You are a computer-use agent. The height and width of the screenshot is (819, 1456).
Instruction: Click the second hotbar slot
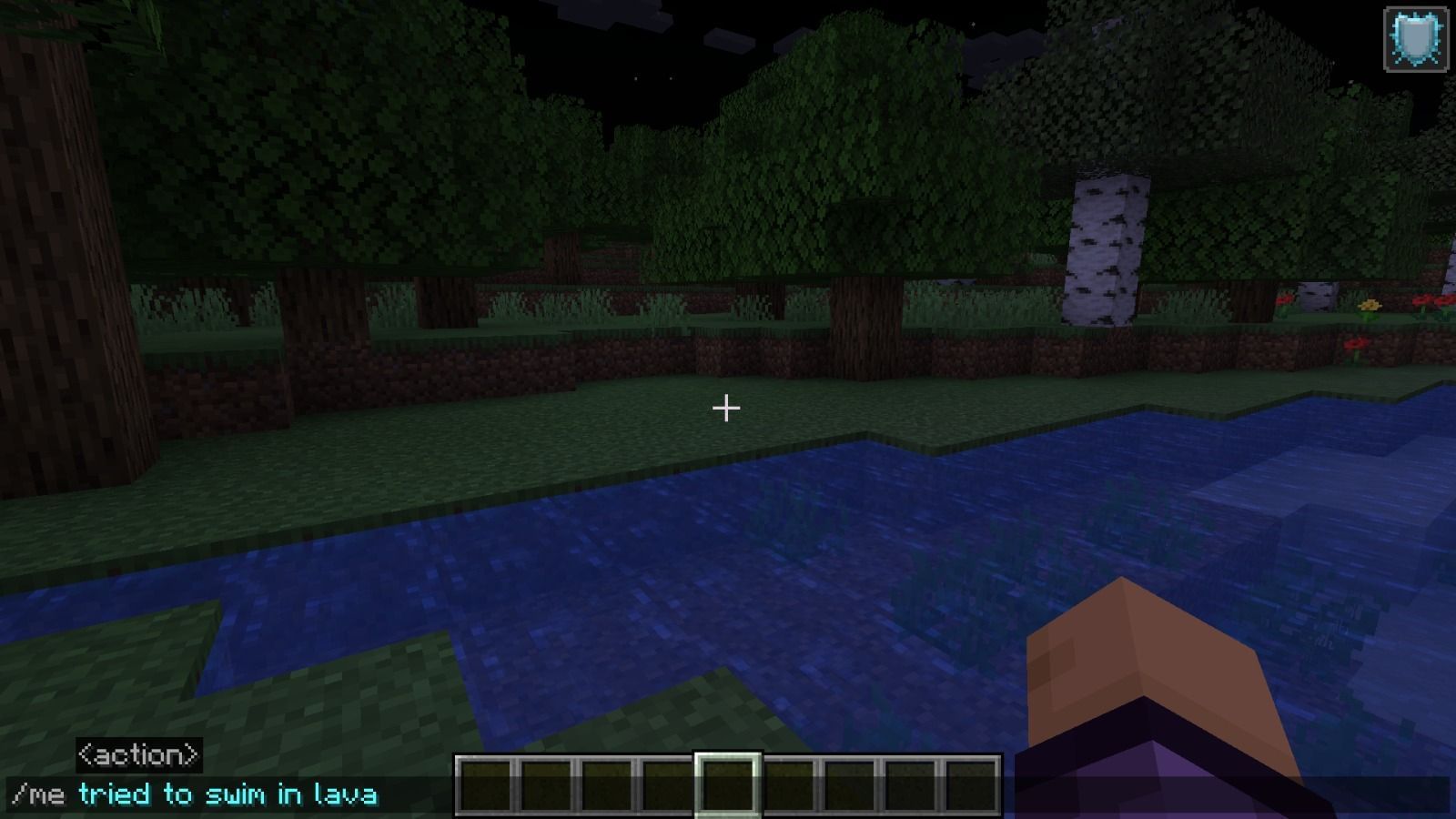click(x=547, y=784)
